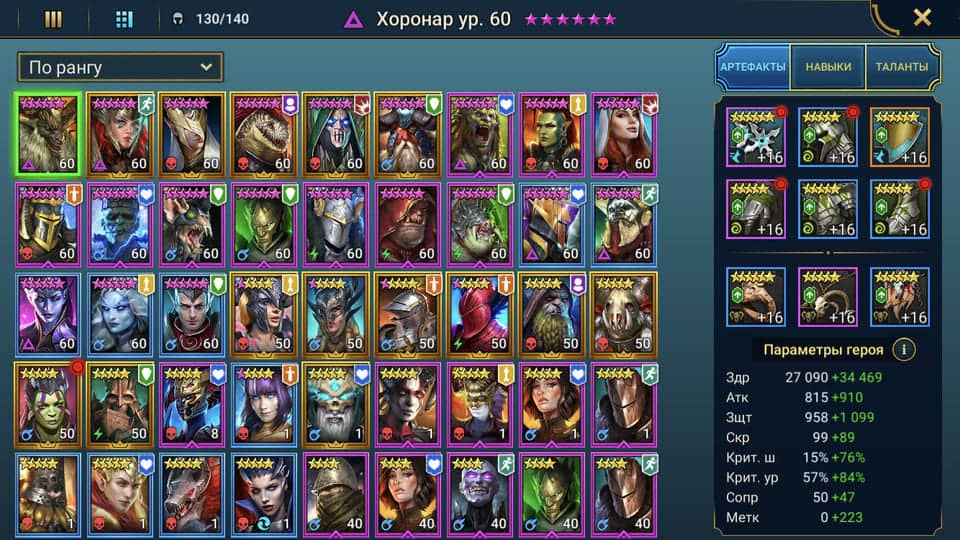Pick the hooded blue-eyed skull champion

pos(337,135)
